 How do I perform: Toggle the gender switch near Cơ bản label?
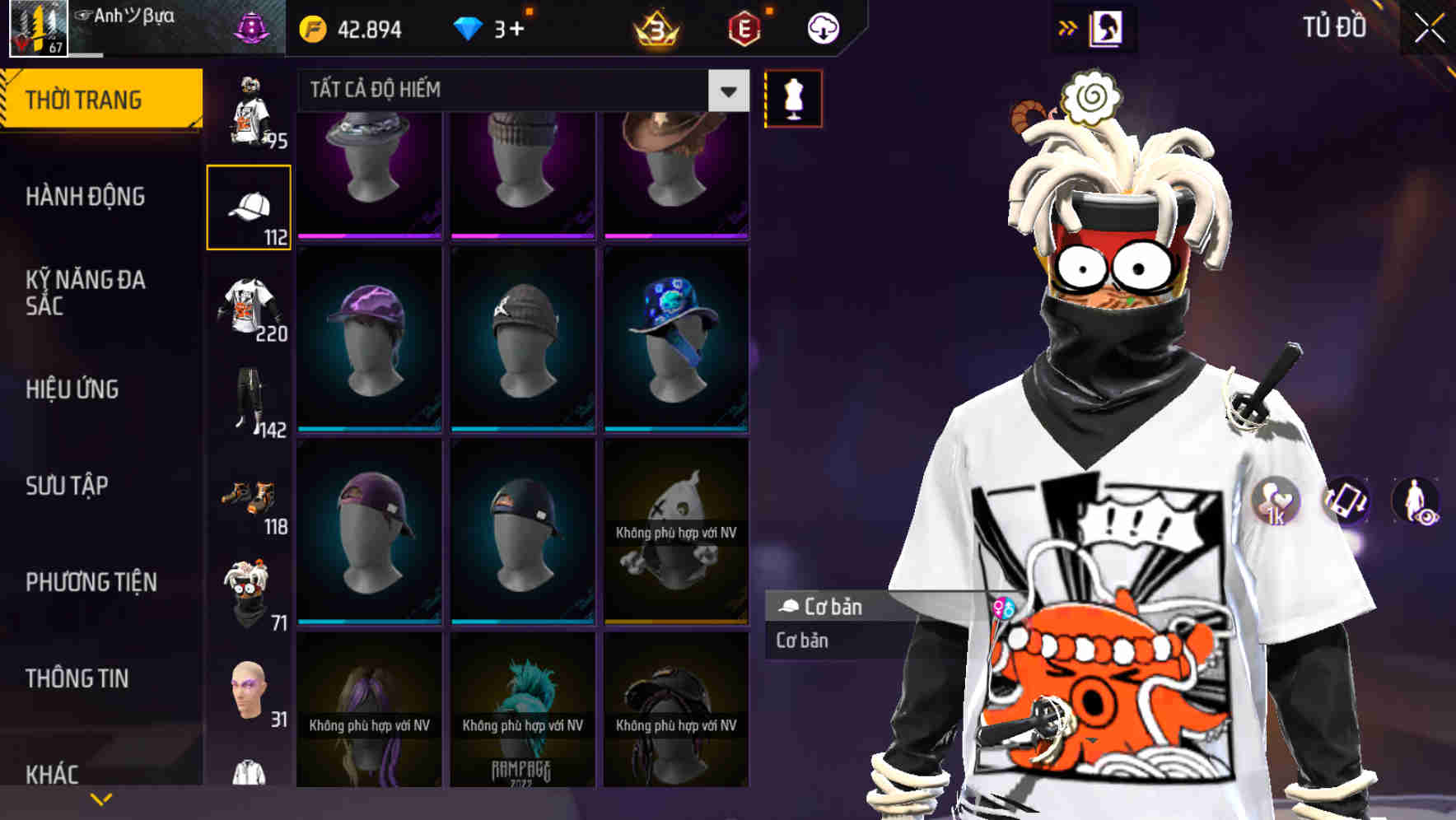coord(1003,608)
